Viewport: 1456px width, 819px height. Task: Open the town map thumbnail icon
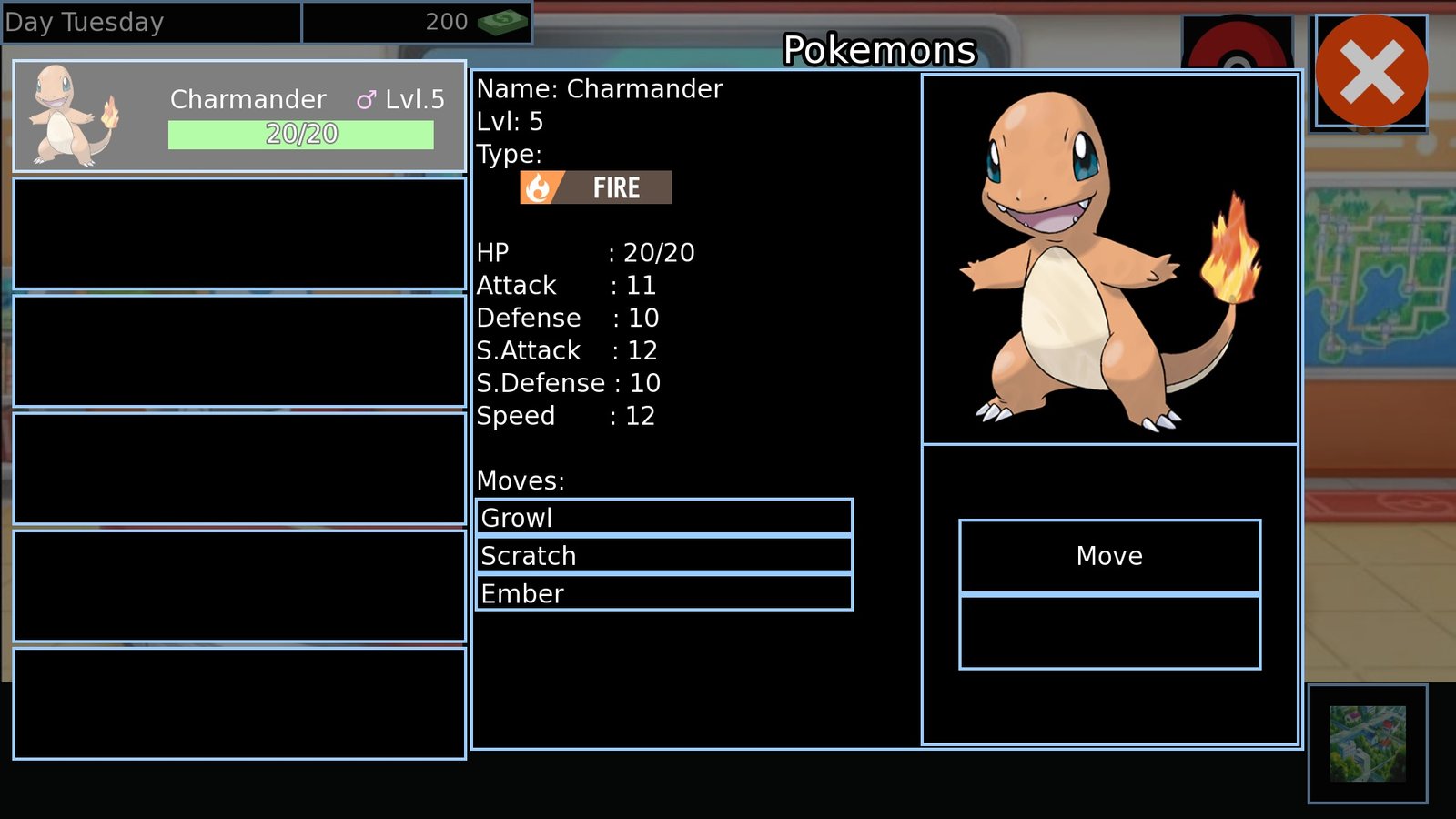[1367, 743]
